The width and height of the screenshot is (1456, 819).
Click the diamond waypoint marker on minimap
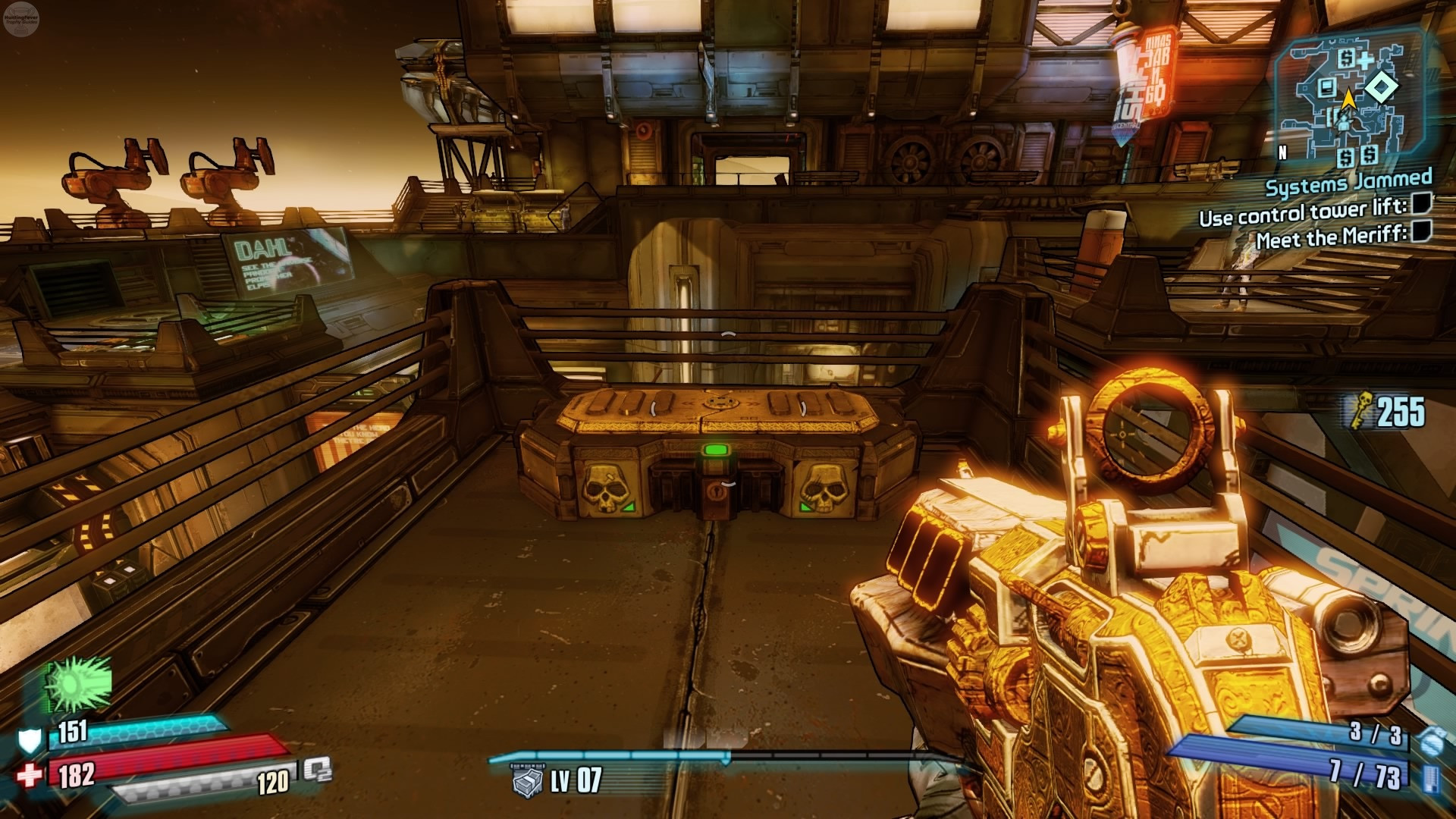1382,89
